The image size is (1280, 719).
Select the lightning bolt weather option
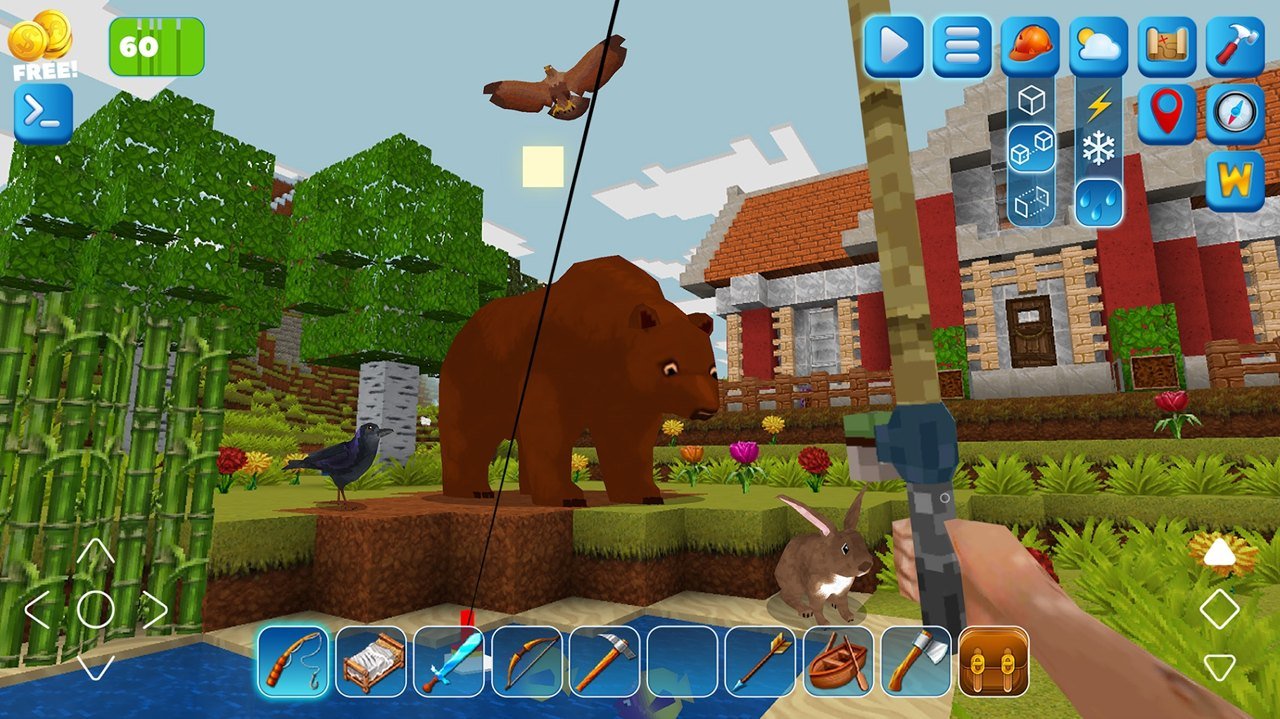point(1098,103)
